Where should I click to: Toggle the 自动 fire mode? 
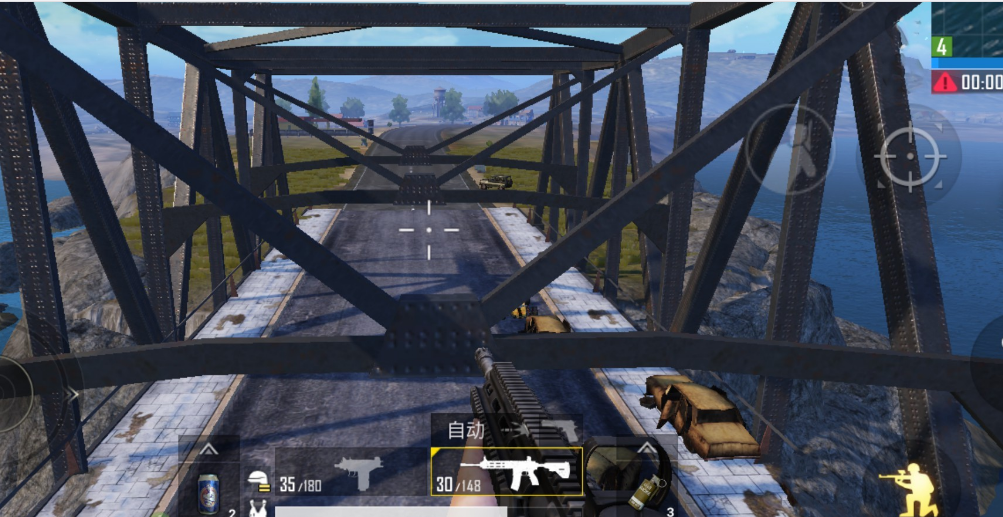coord(466,431)
